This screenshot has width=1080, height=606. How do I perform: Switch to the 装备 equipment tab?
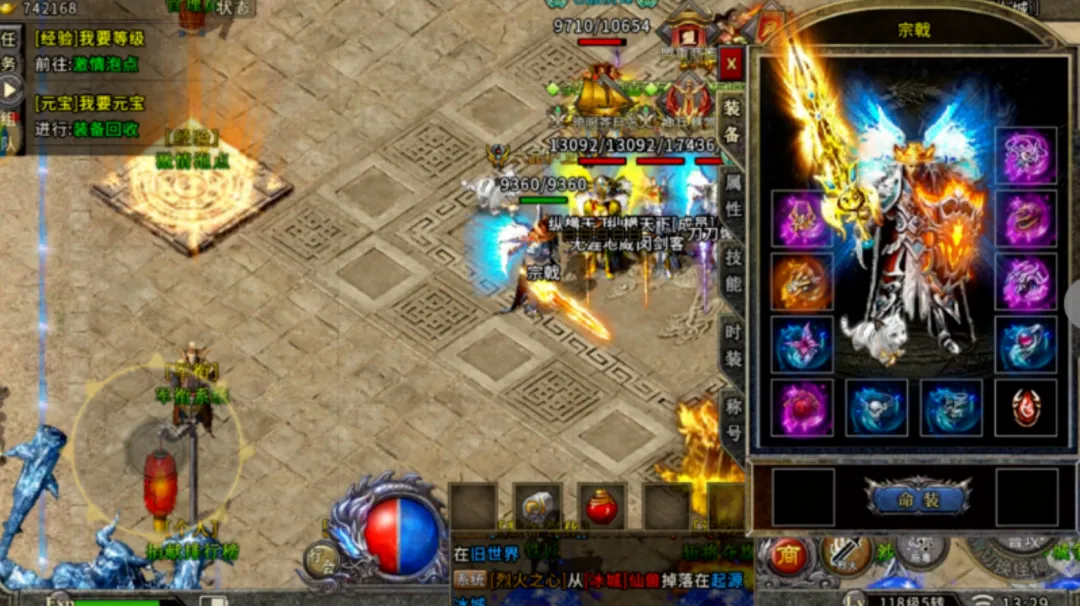(732, 119)
